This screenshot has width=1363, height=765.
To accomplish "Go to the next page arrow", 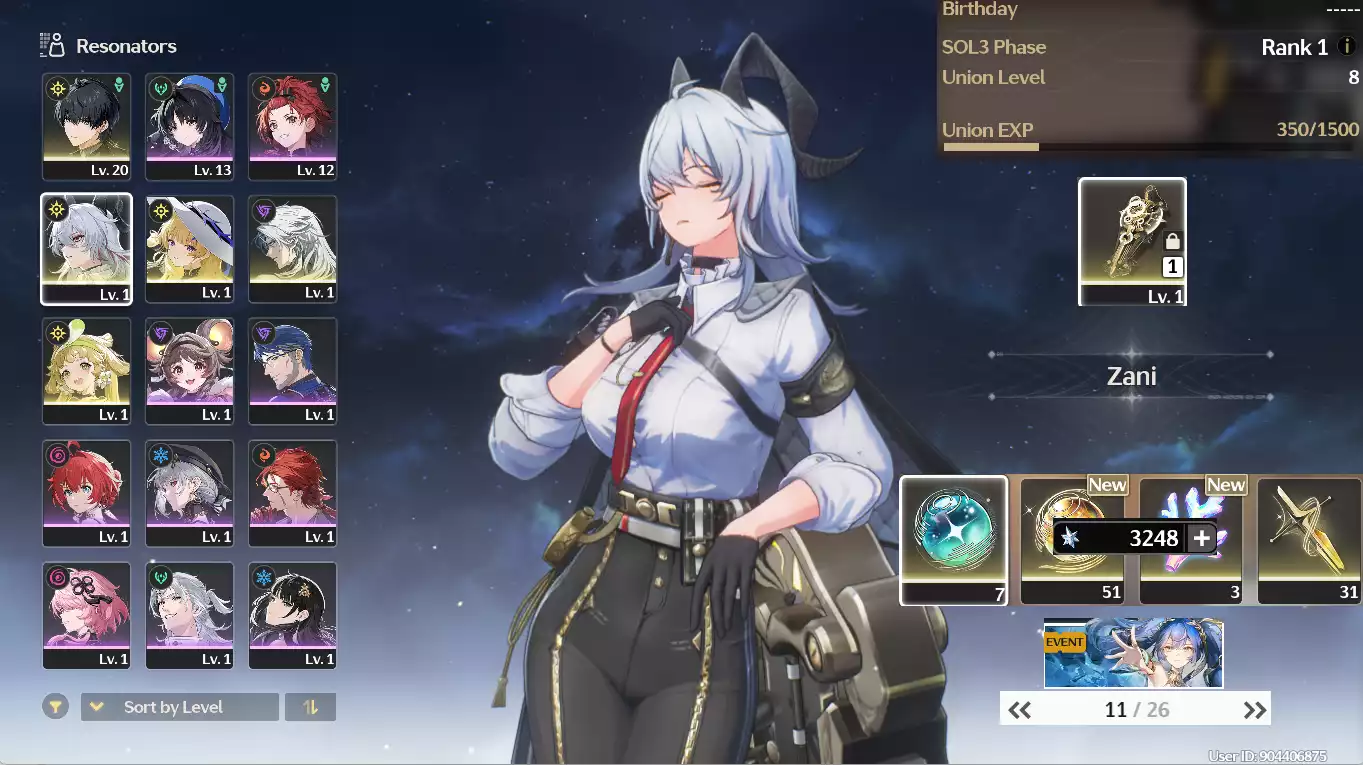I will [1254, 710].
